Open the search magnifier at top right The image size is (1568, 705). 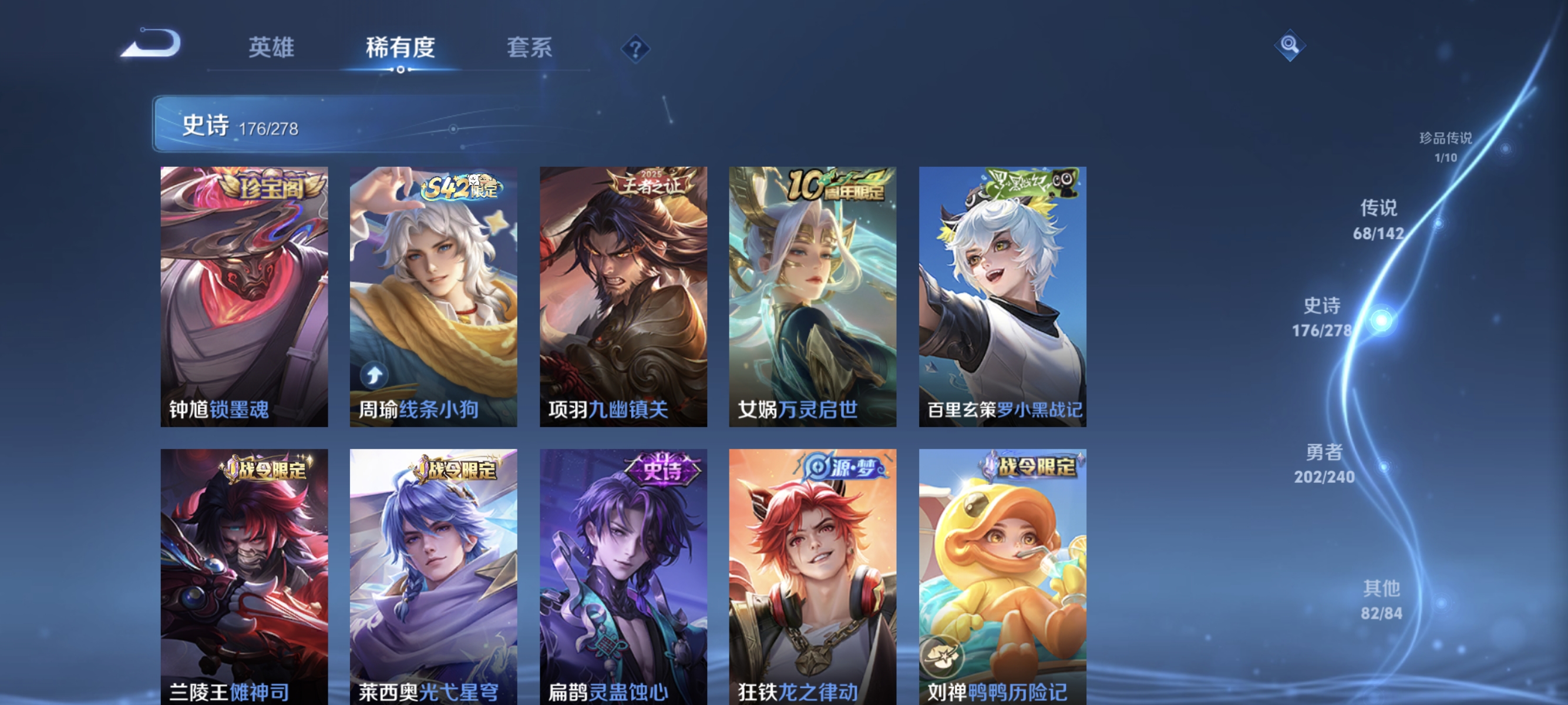[1291, 46]
